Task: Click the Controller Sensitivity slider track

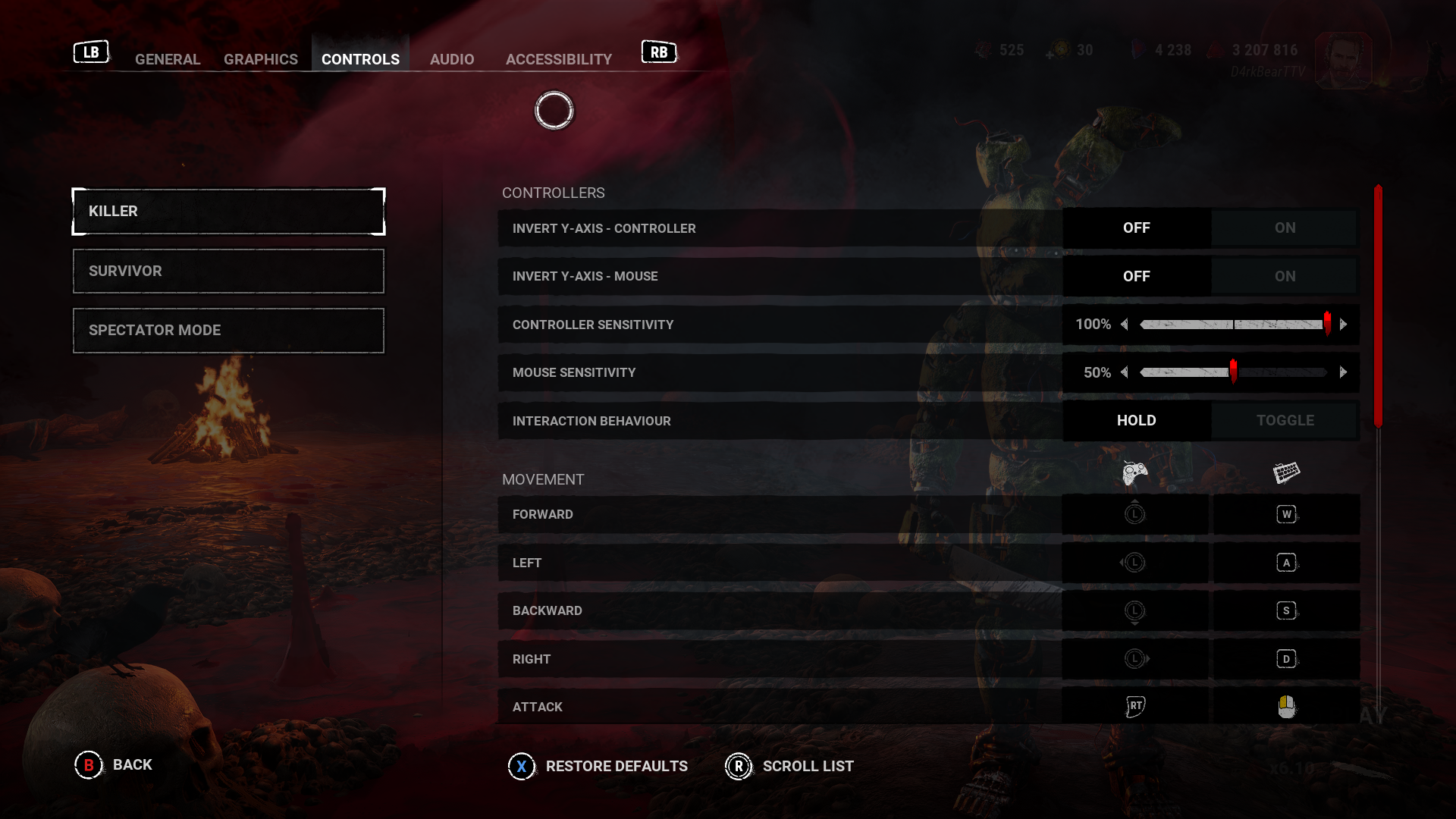Action: (1233, 325)
